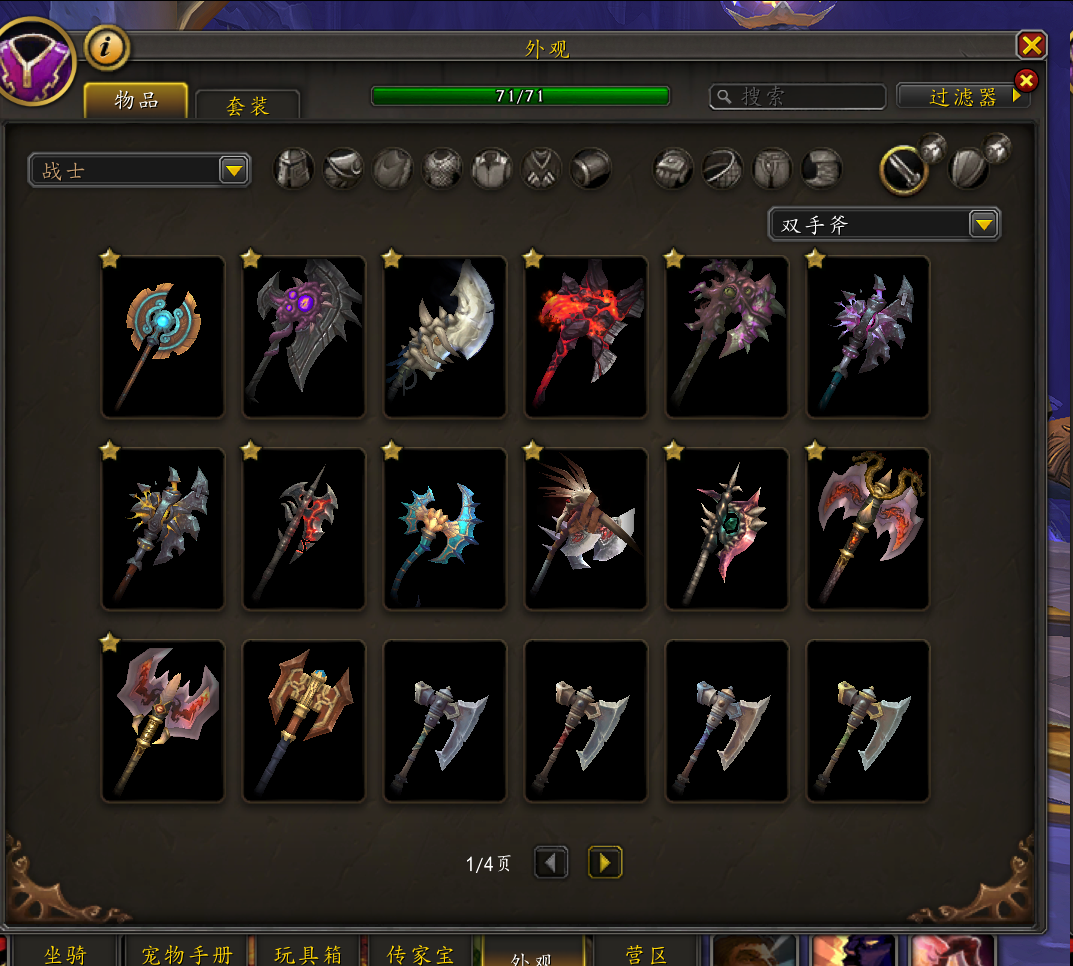The width and height of the screenshot is (1073, 966).
Task: Close the 外观 appearance window
Action: pos(1031,45)
